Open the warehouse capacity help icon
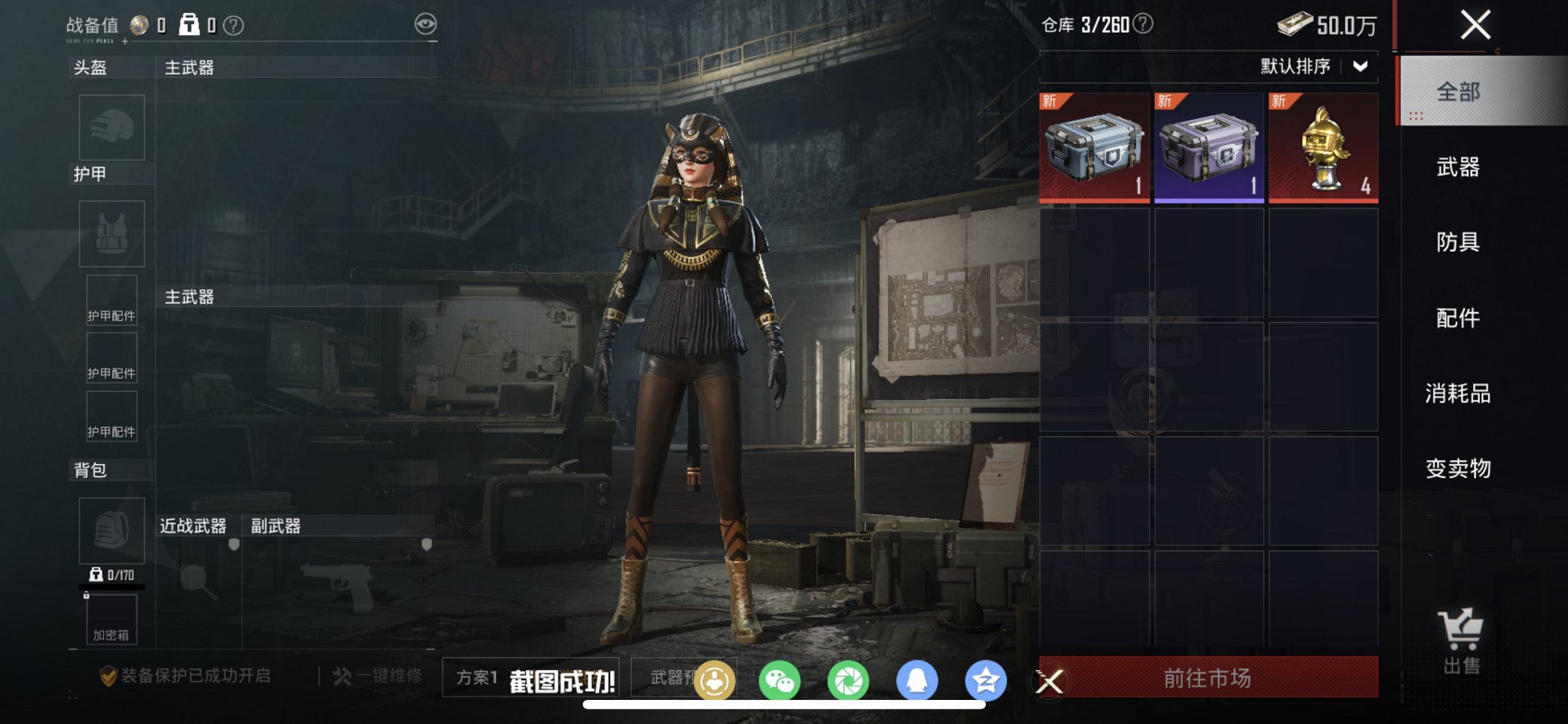Image resolution: width=1568 pixels, height=724 pixels. [1144, 24]
